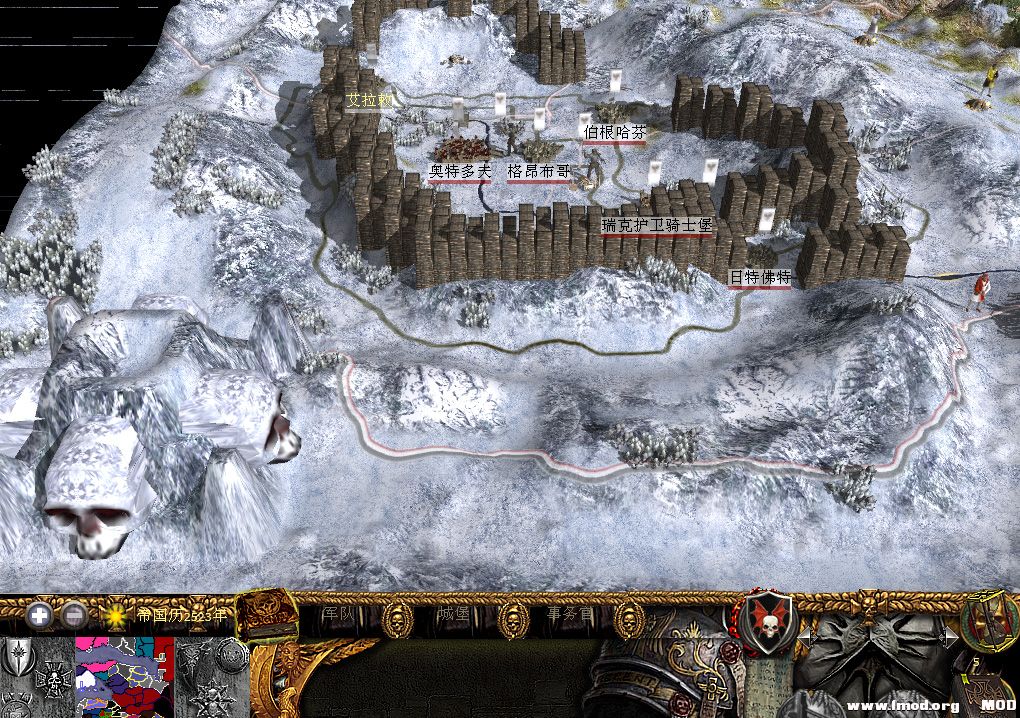
Task: Zoom out the minimap with minus button
Action: click(73, 614)
